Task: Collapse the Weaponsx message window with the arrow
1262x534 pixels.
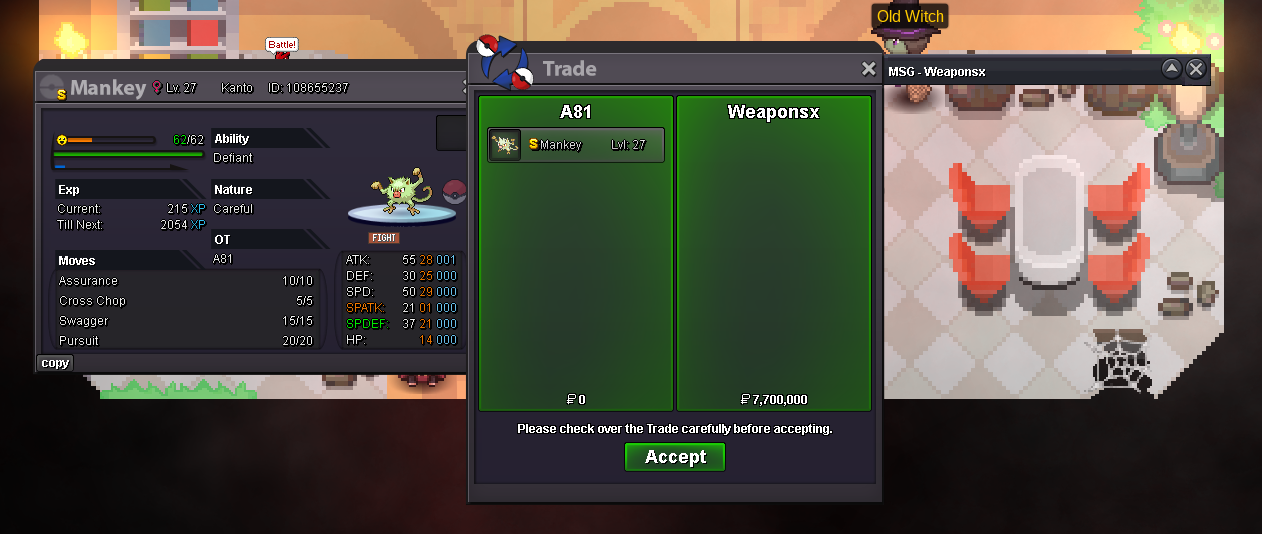Action: (1171, 69)
